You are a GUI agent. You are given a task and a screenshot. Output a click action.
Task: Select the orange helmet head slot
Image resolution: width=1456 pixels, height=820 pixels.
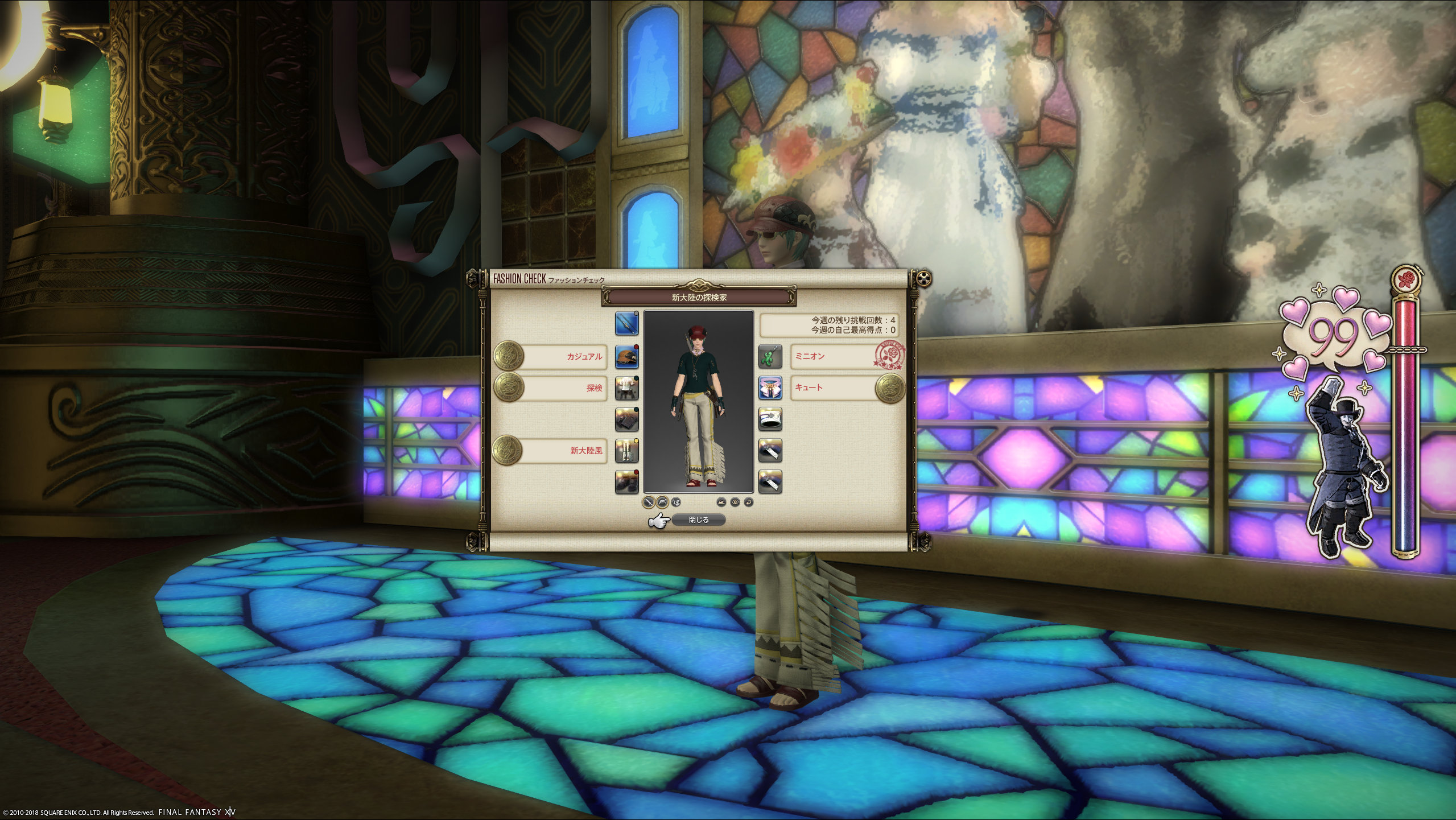626,357
